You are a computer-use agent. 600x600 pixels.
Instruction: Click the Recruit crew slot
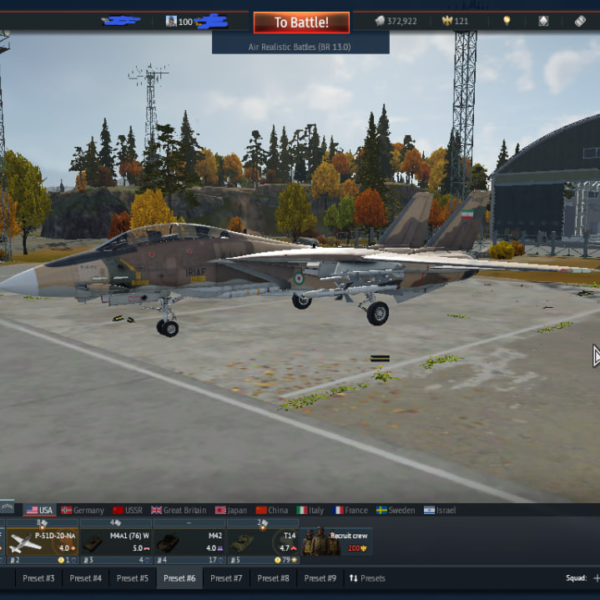point(336,543)
